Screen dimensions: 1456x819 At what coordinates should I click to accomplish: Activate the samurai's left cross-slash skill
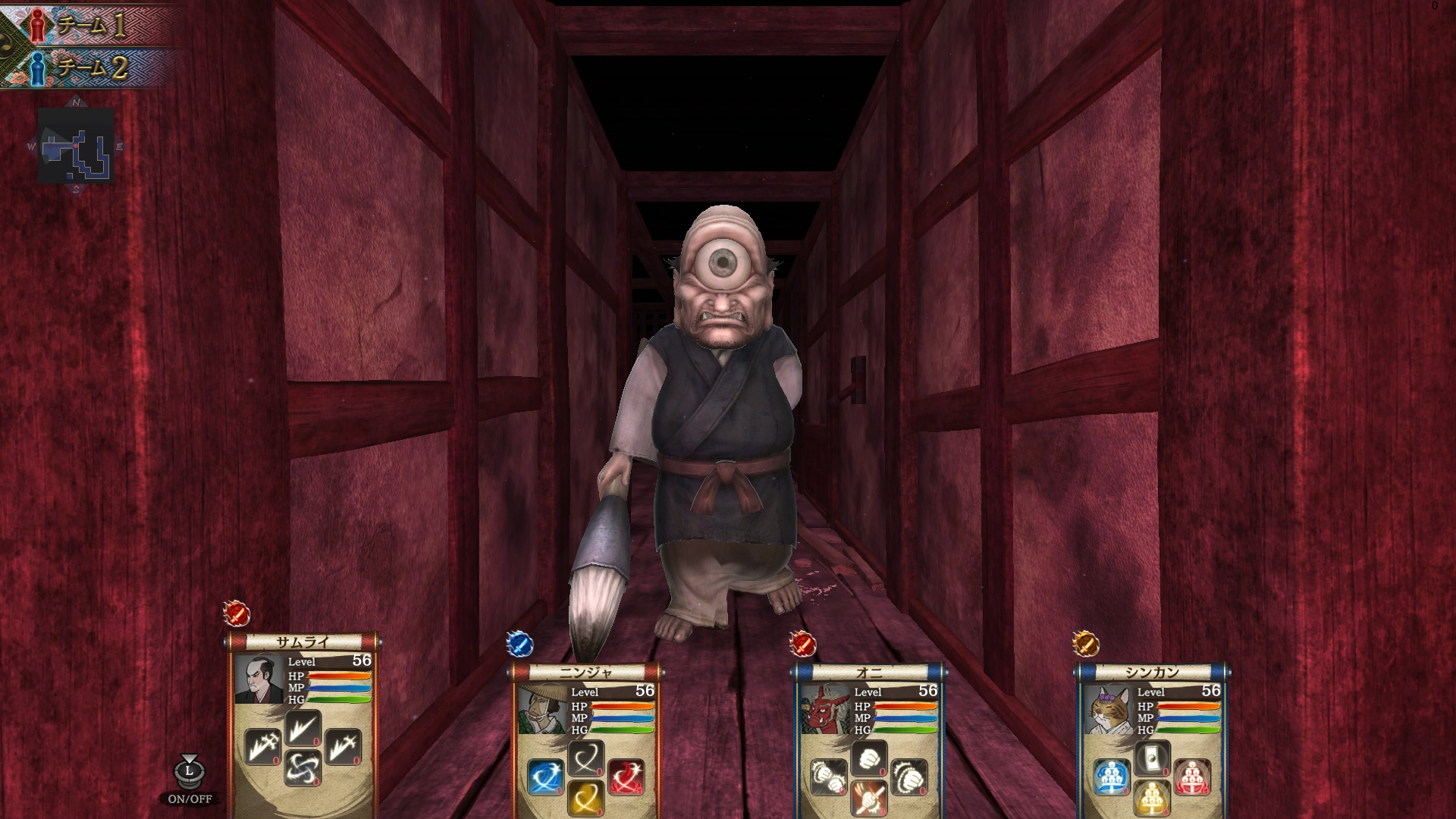pyautogui.click(x=262, y=747)
